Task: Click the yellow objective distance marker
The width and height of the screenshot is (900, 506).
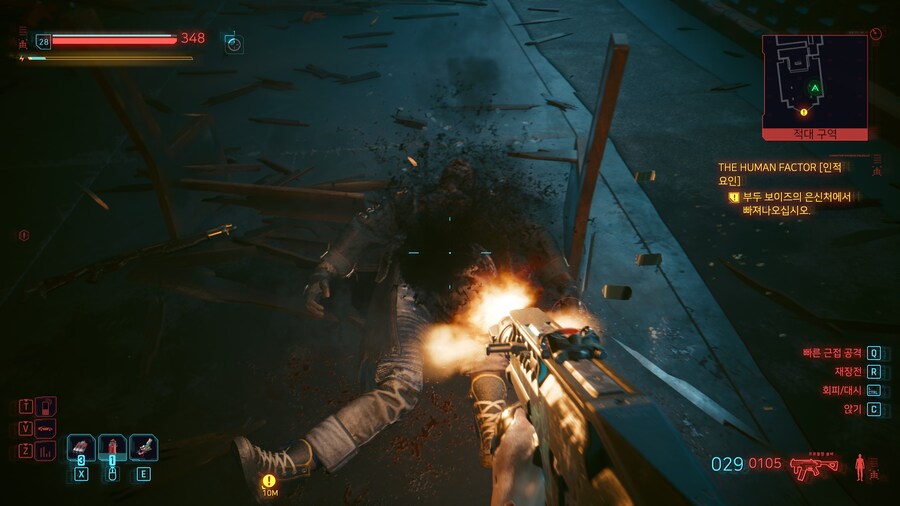Action: pyautogui.click(x=269, y=481)
